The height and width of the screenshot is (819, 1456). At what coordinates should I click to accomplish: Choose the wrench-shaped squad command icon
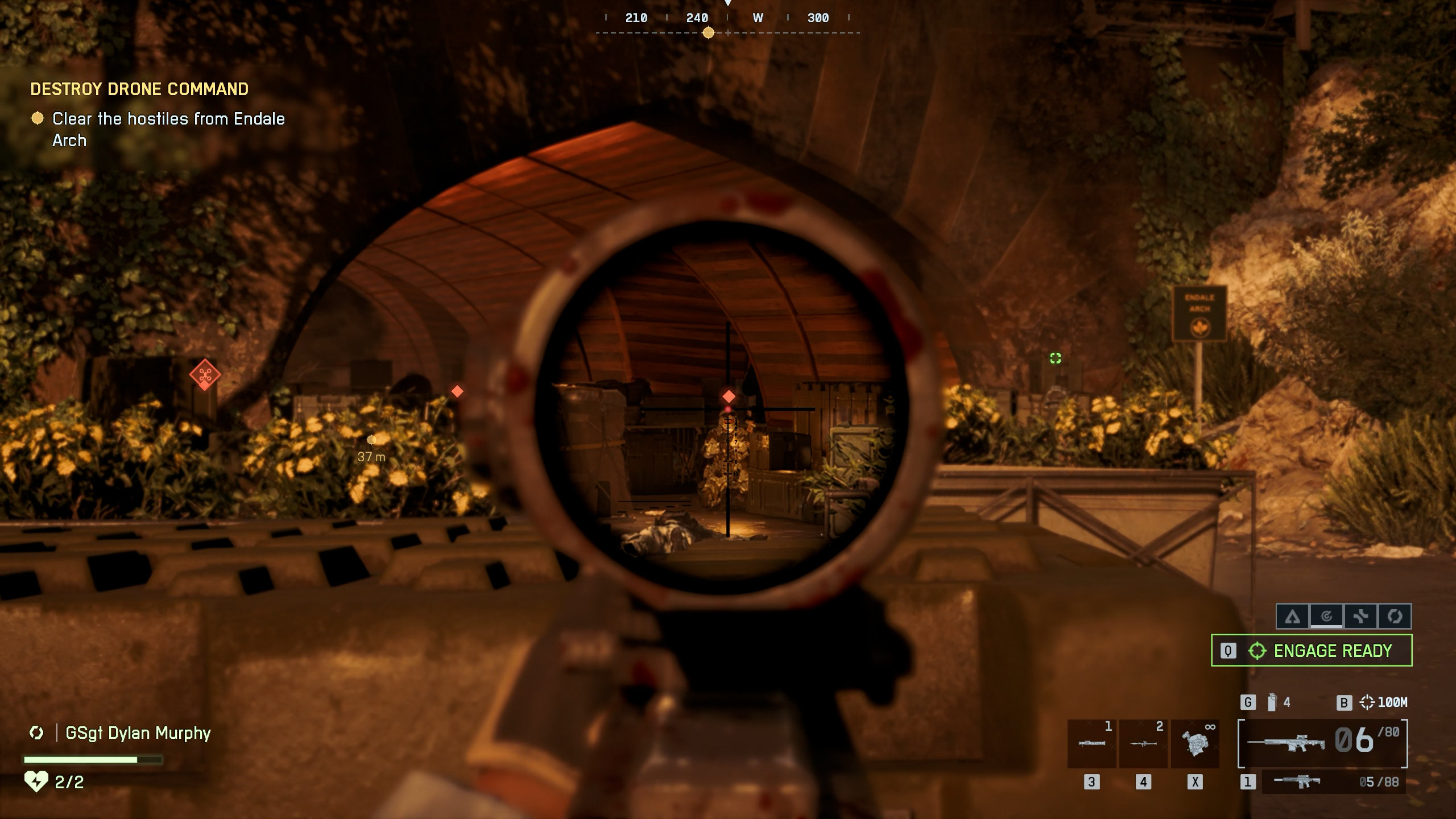pos(1360,617)
